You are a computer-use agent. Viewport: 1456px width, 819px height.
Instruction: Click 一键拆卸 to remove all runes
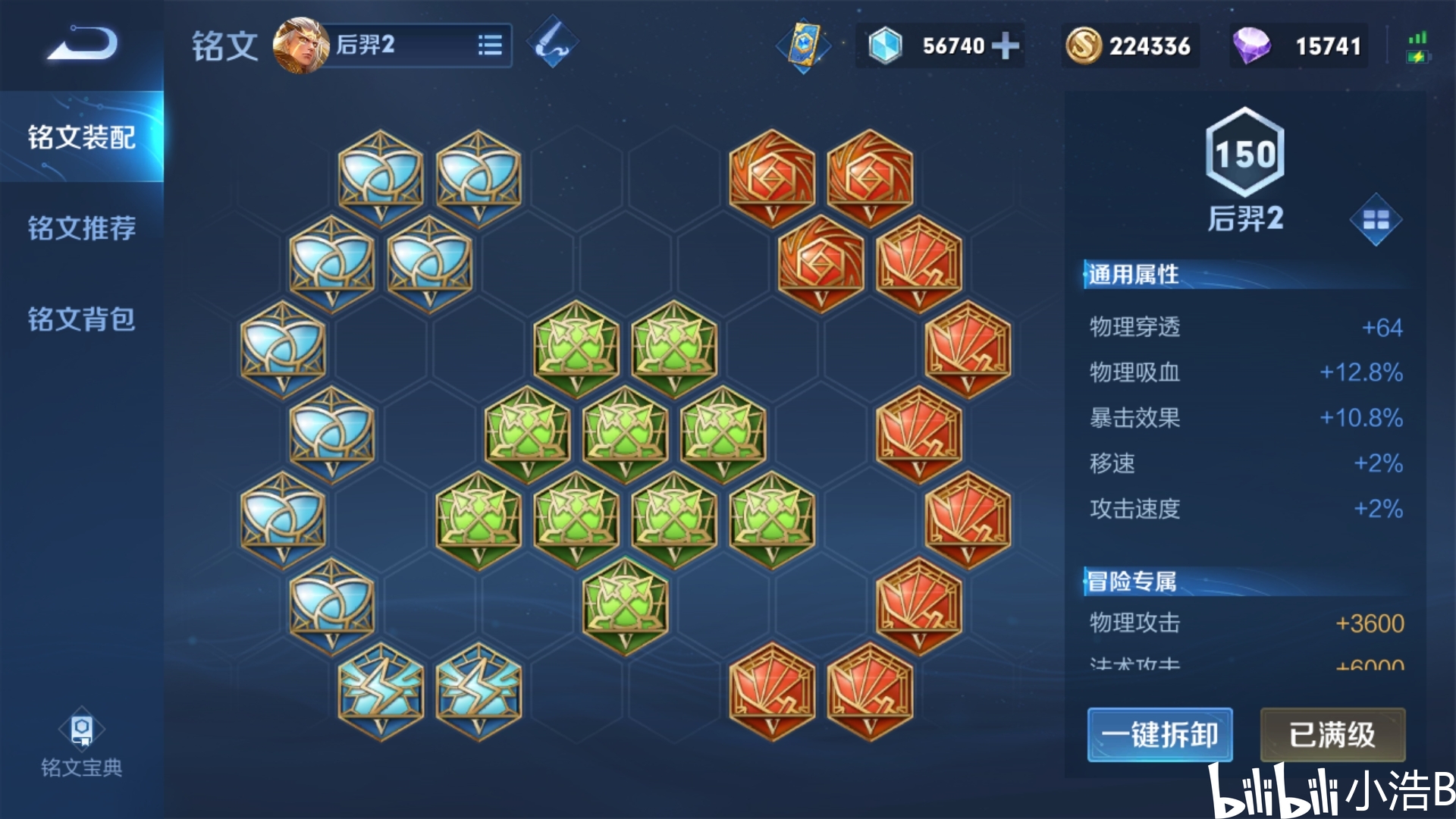1159,734
